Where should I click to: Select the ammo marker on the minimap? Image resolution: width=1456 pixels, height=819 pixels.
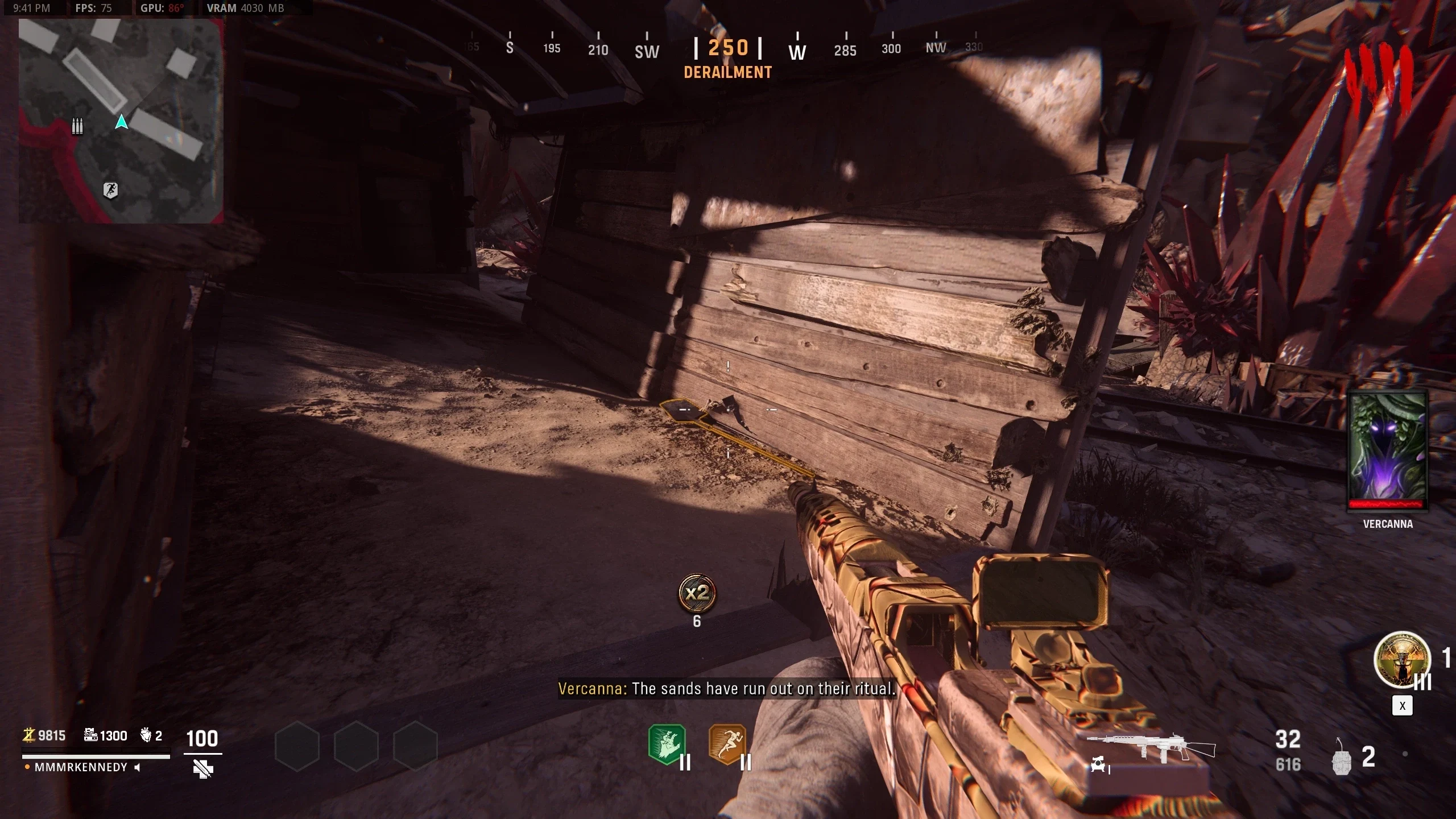77,126
